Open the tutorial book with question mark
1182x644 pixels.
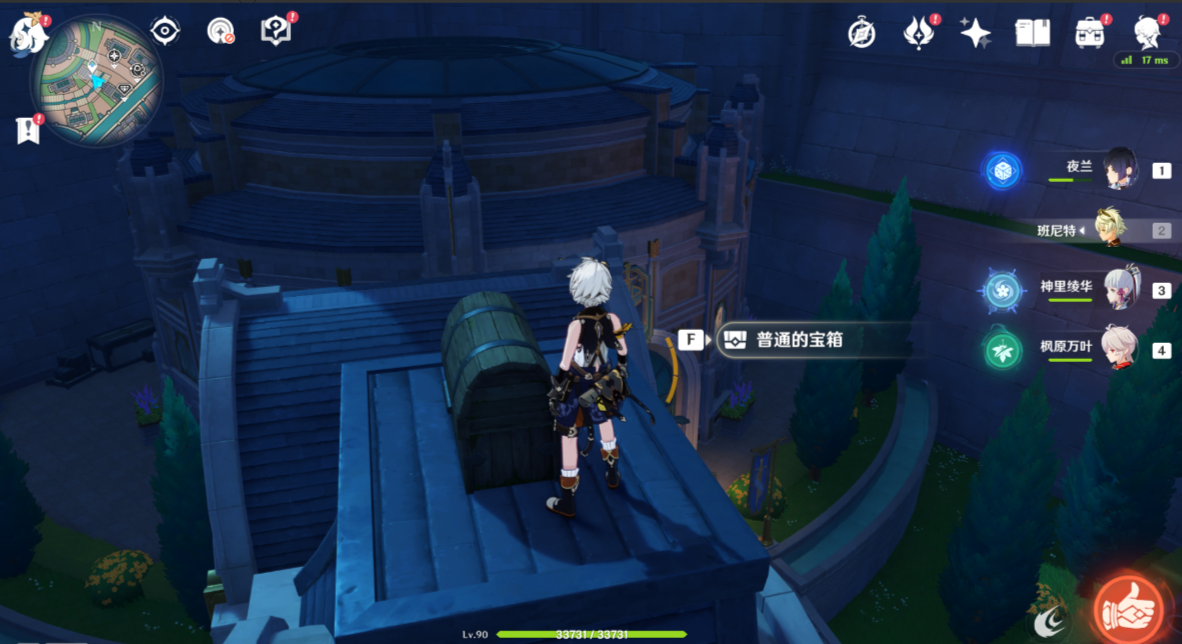[276, 31]
